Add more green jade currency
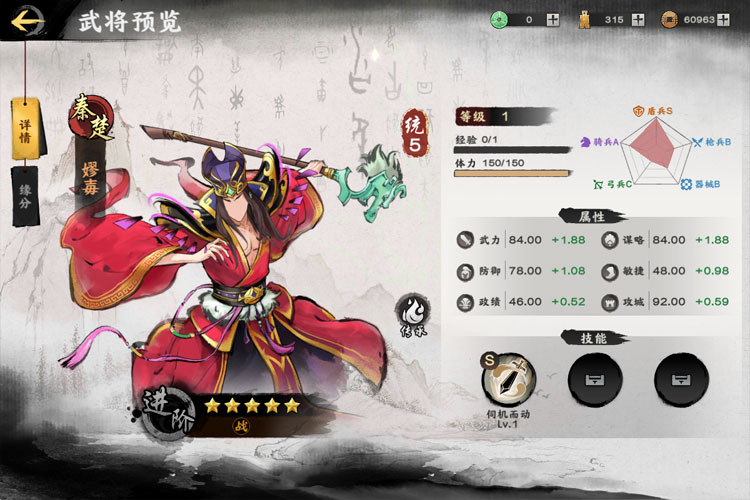This screenshot has width=750, height=500. click(x=553, y=19)
